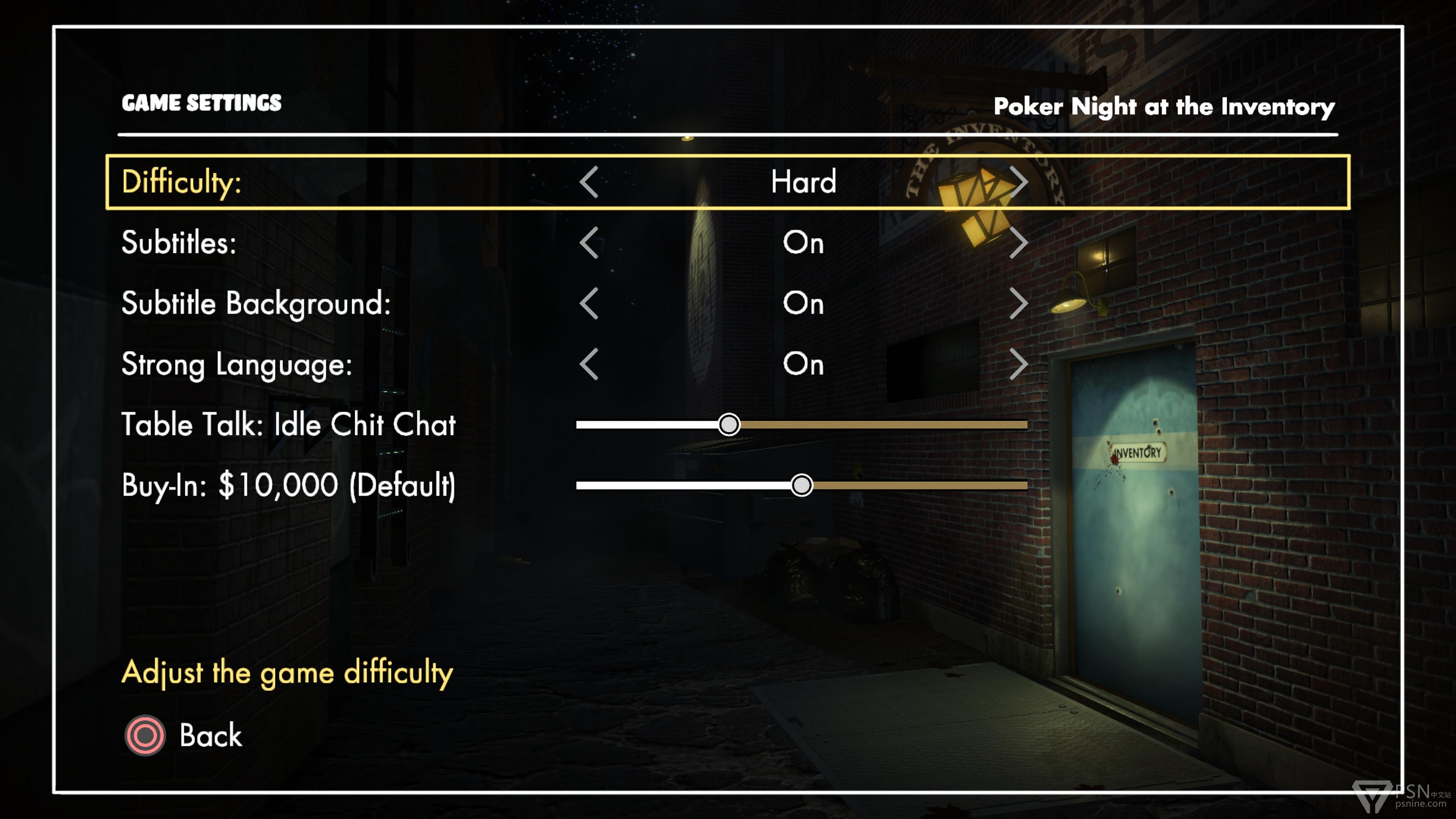Click left arrow for Subtitle Background
Image resolution: width=1456 pixels, height=819 pixels.
[x=589, y=303]
